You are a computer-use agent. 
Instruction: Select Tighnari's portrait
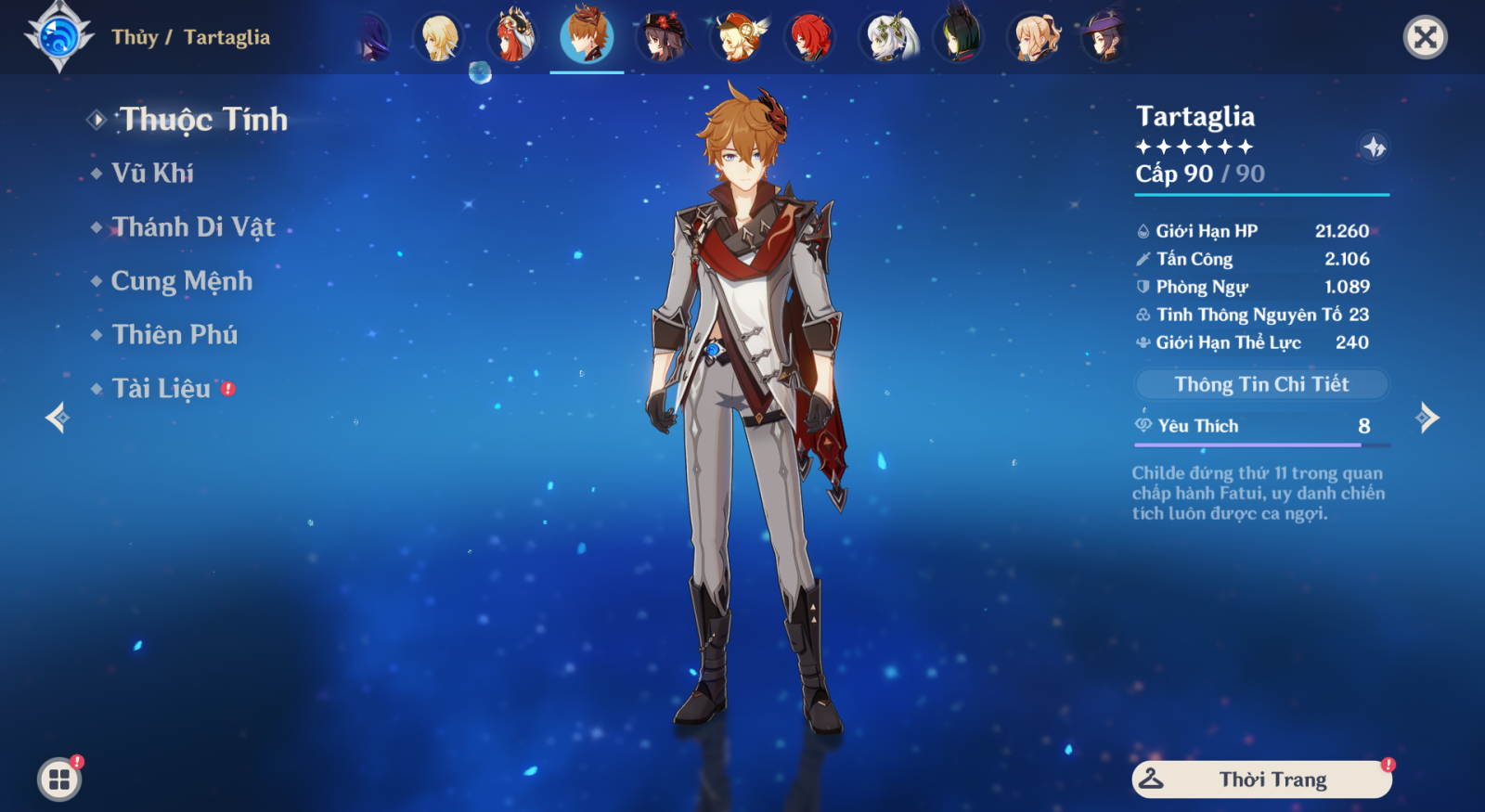(960, 37)
